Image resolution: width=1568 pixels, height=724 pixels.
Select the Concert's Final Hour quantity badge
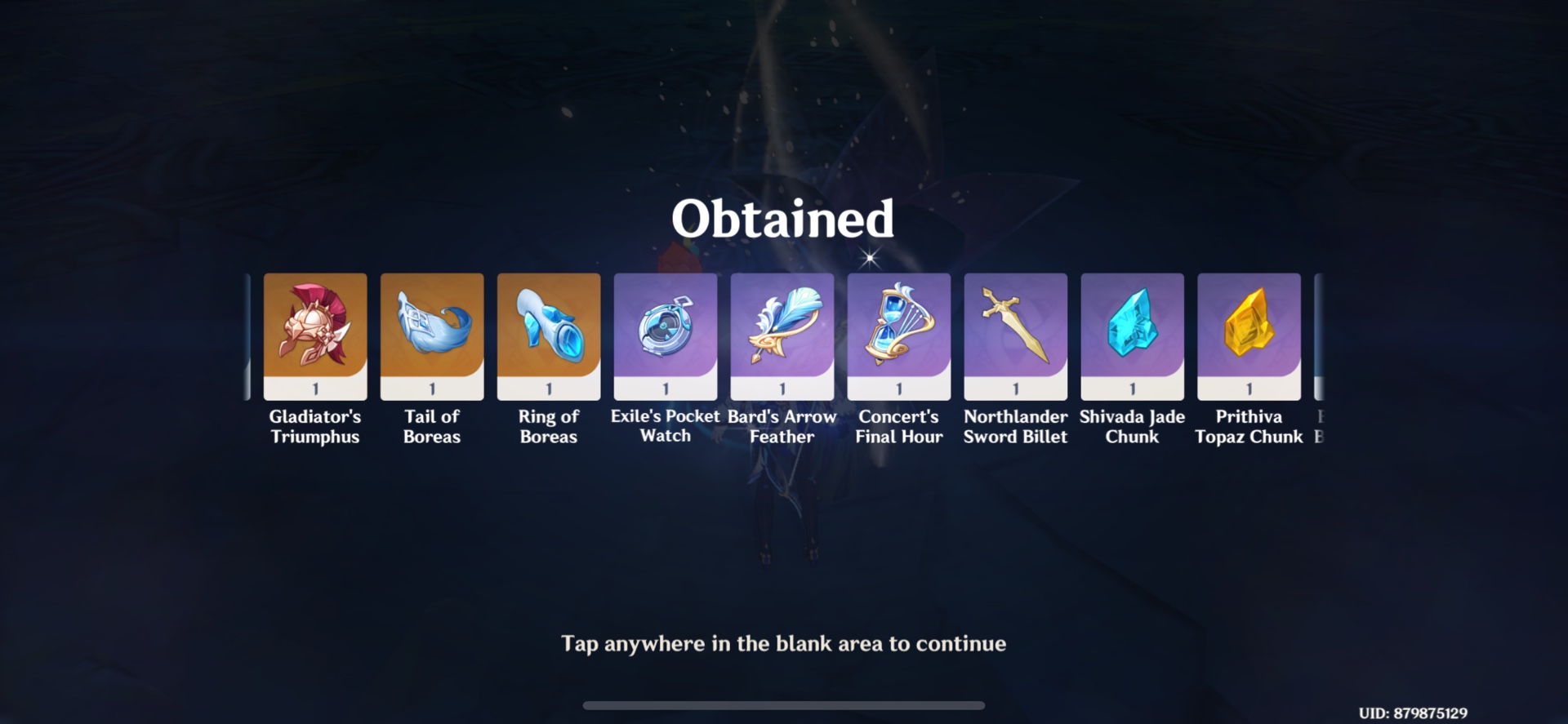(x=898, y=390)
